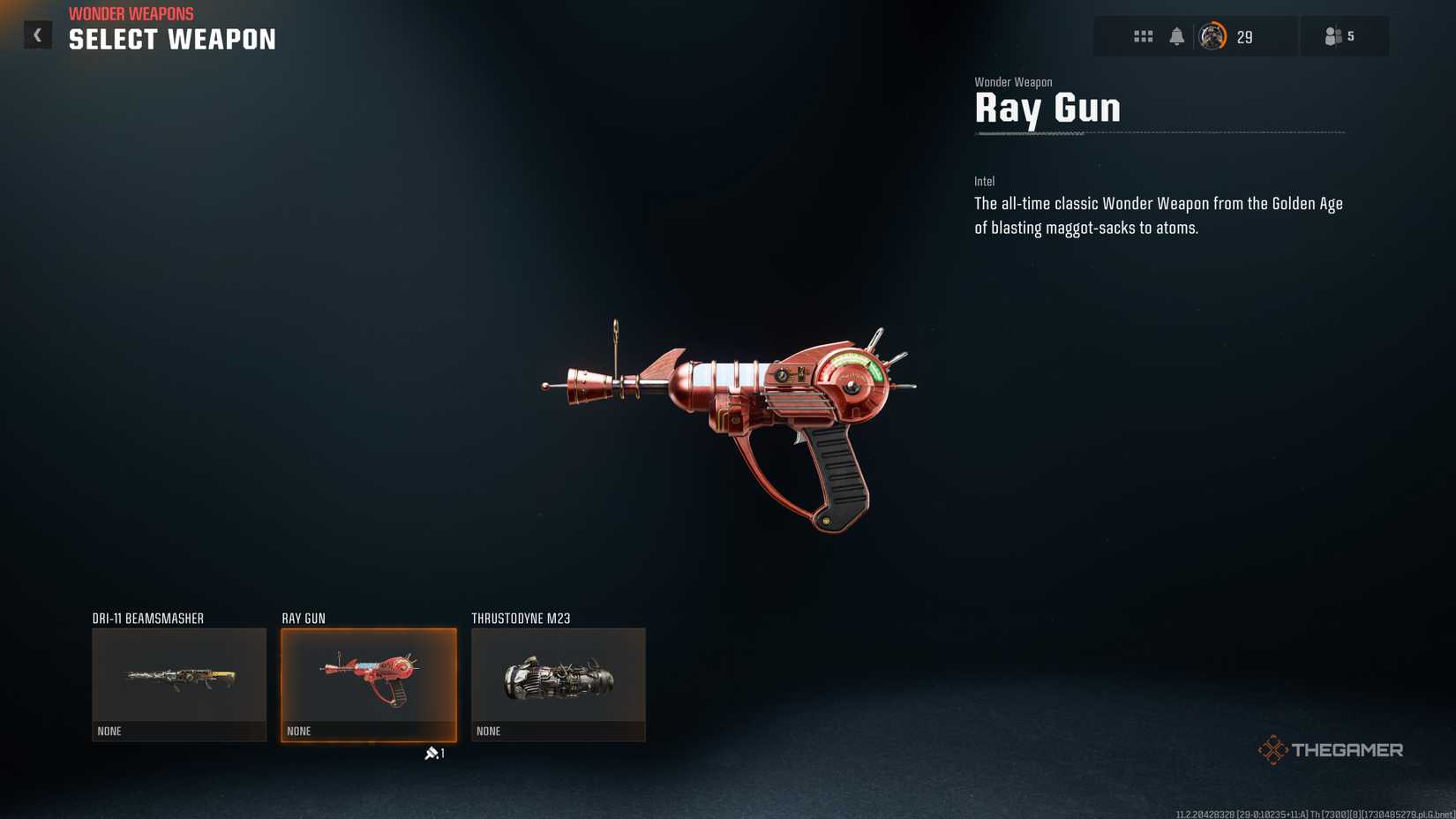Open the friends panel icon showing 5
This screenshot has width=1456, height=819.
1333,36
